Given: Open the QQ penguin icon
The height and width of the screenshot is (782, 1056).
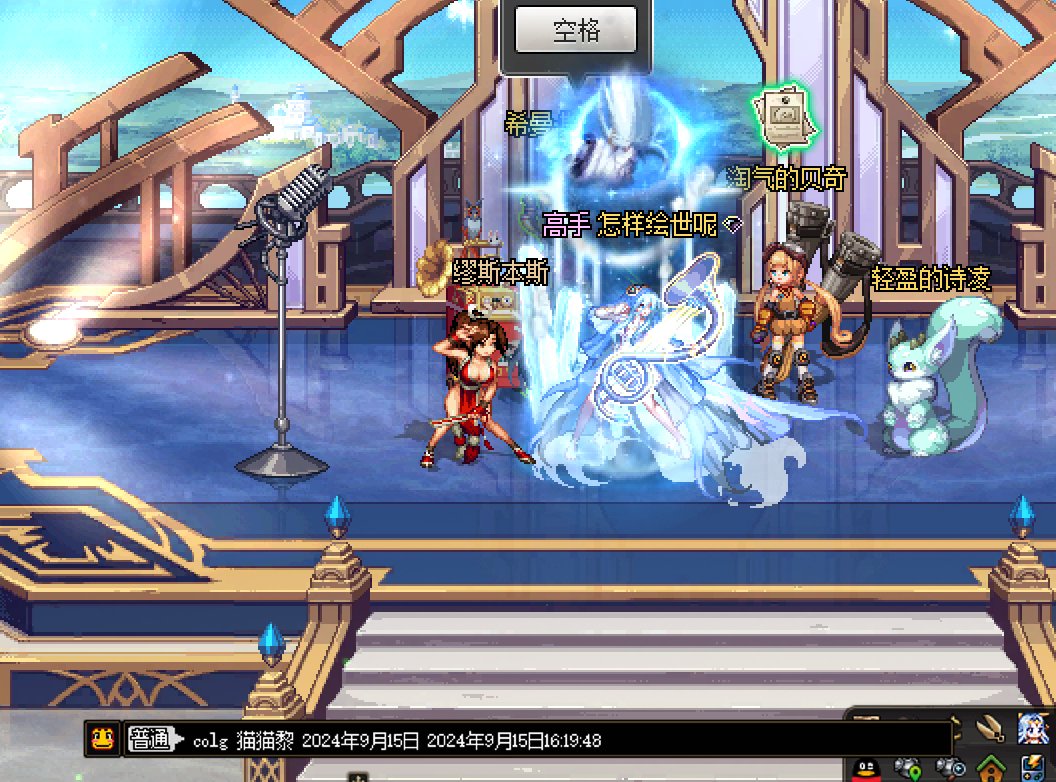Looking at the screenshot, I should 868,768.
